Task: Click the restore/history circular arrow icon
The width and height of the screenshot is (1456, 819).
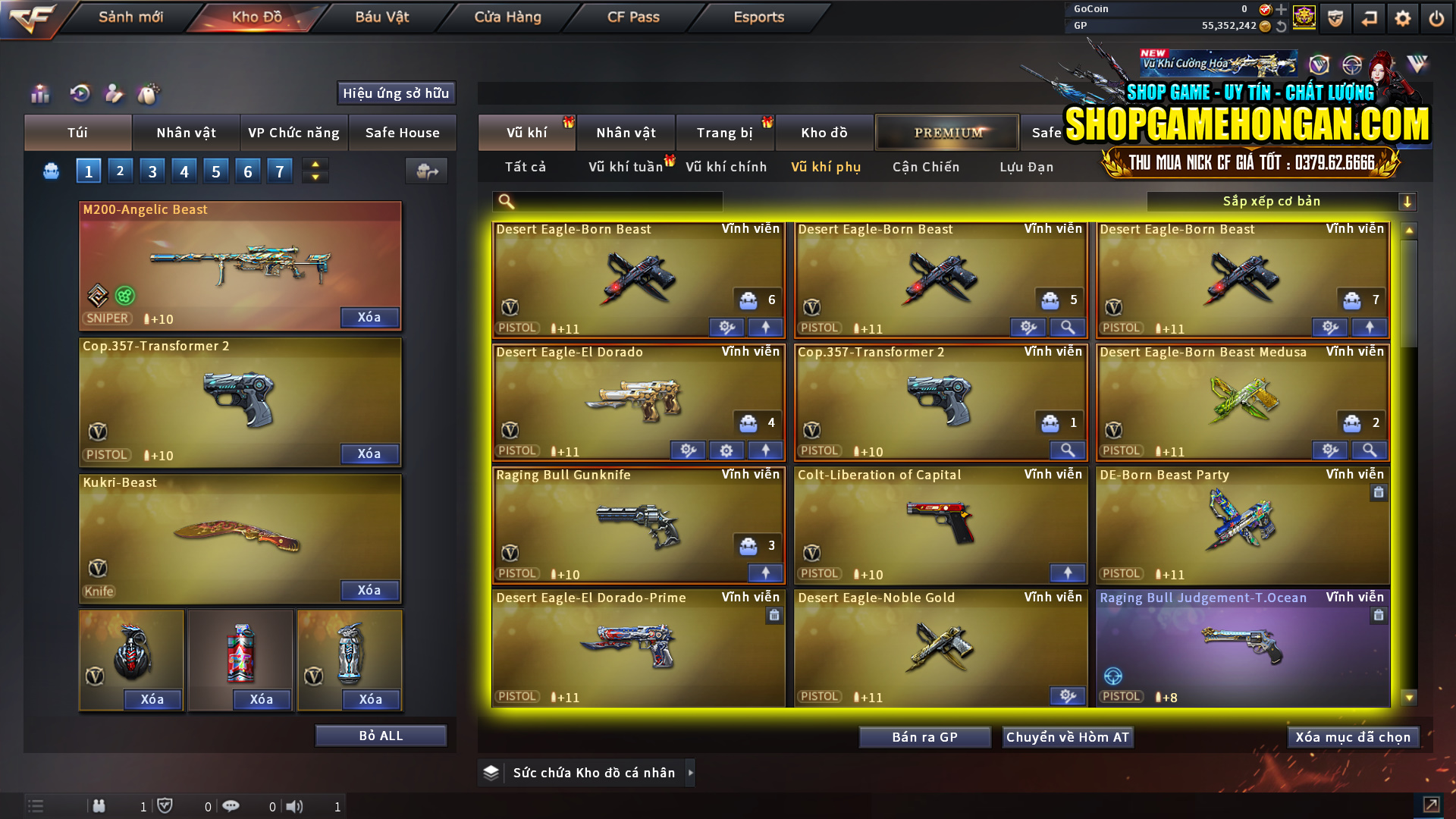Action: [79, 94]
